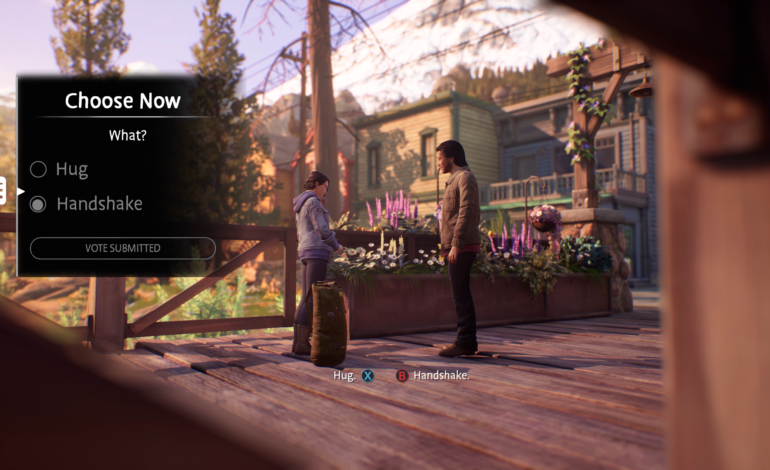Click the vote panel's side handle
The image size is (770, 470).
point(3,190)
